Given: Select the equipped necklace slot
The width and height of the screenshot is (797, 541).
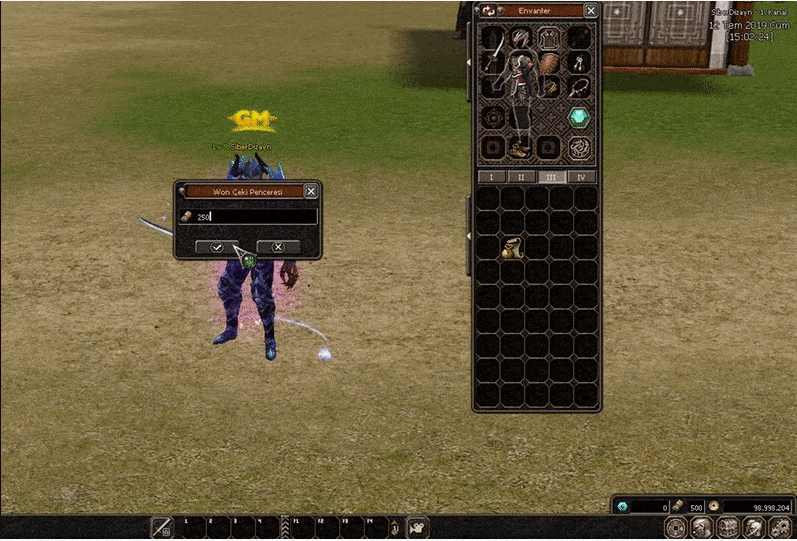Looking at the screenshot, I should point(580,88).
